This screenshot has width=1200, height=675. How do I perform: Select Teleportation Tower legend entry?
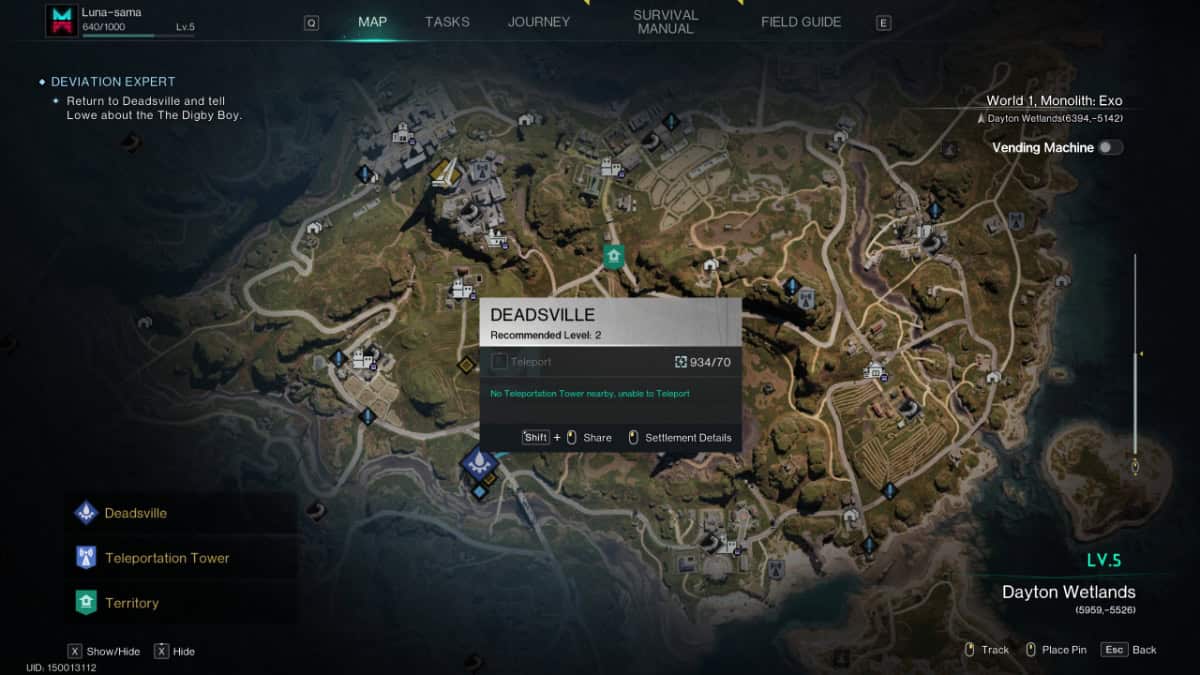pos(166,558)
